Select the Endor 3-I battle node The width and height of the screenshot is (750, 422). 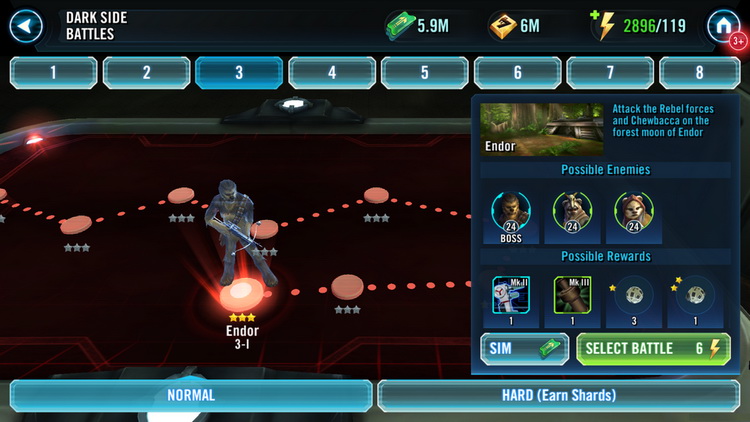point(242,296)
